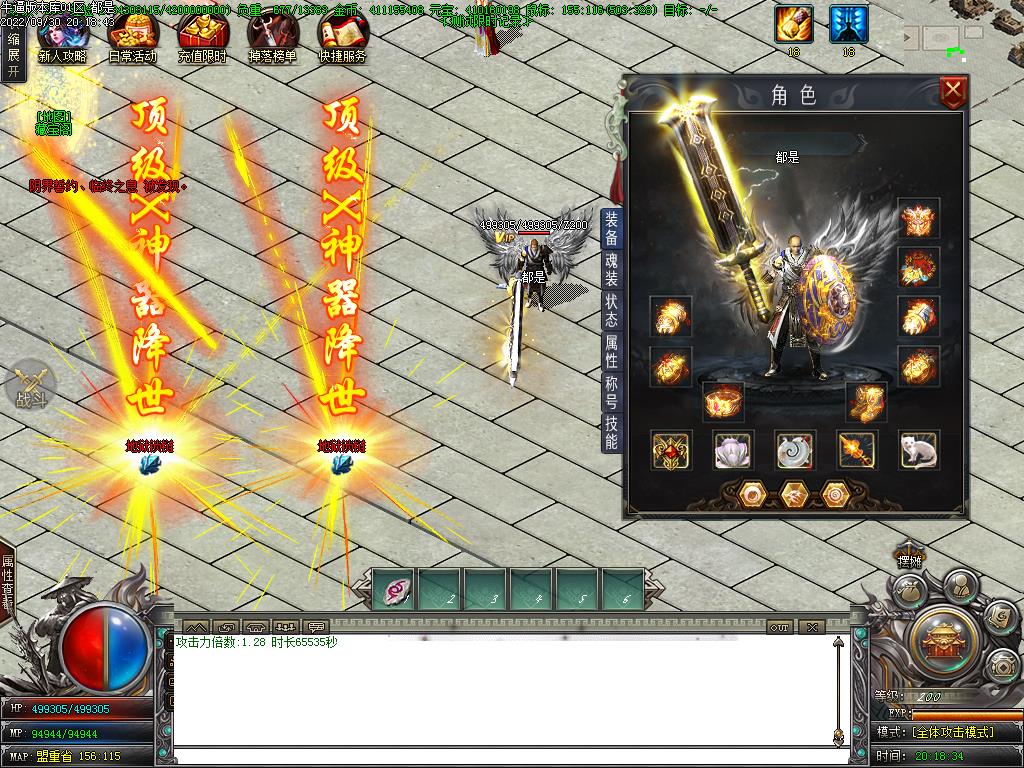Switch to the 魂装 soul gear tab
Screen dimensions: 1024x768
pos(611,270)
